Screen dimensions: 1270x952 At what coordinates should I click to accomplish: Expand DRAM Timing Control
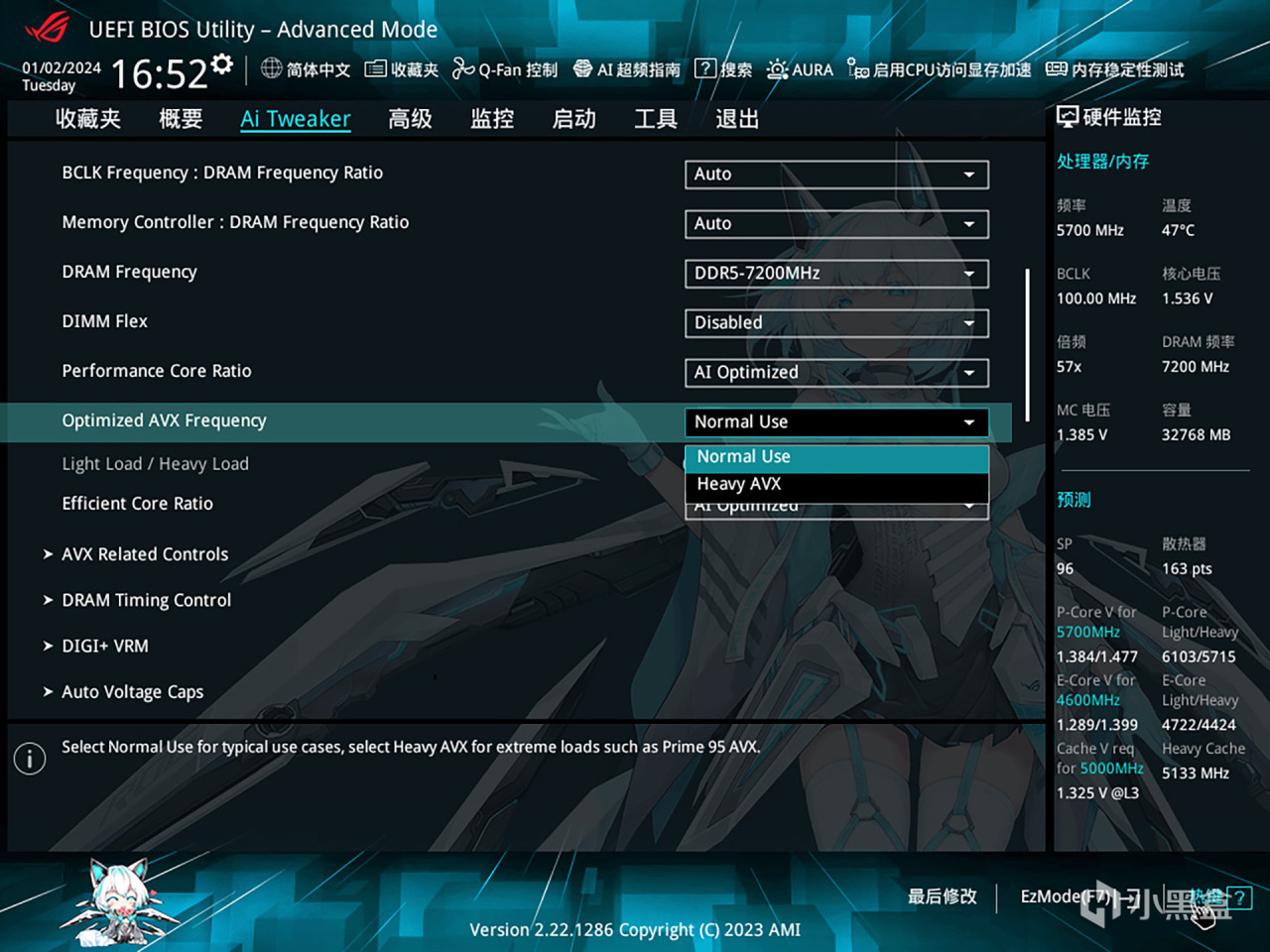(x=146, y=600)
